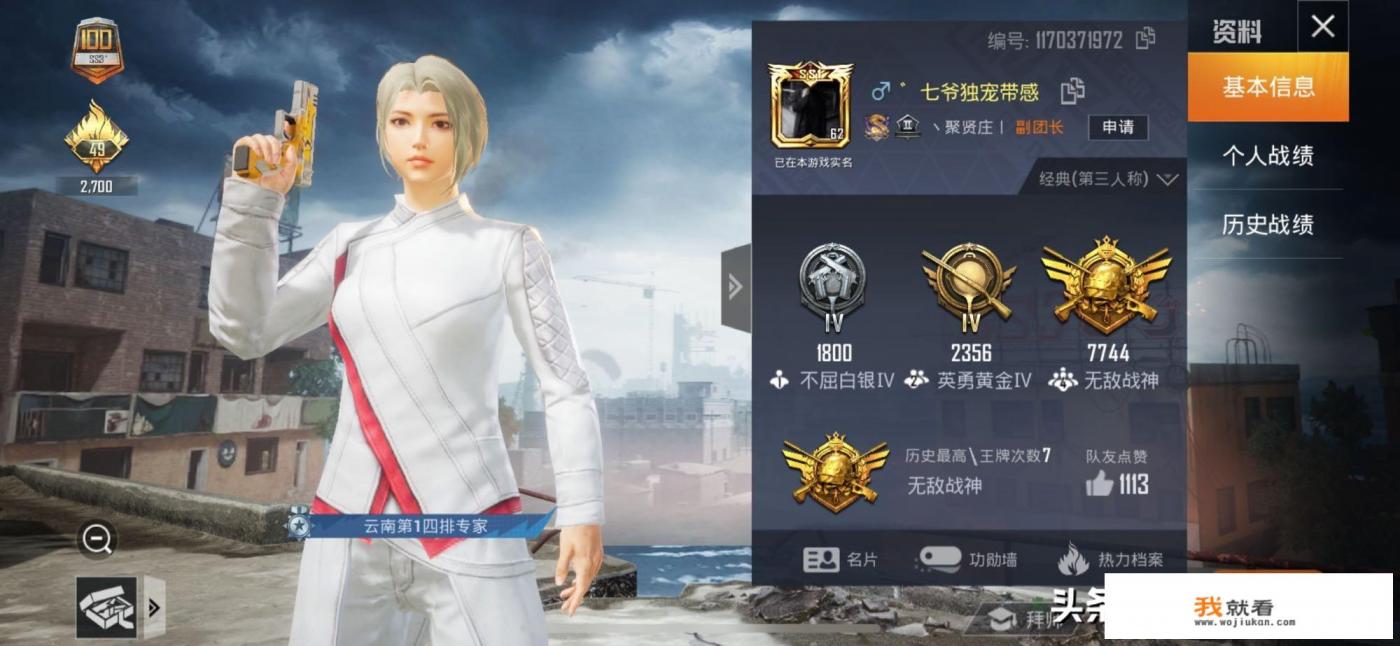Open the player avatar portrait frame

click(x=810, y=105)
